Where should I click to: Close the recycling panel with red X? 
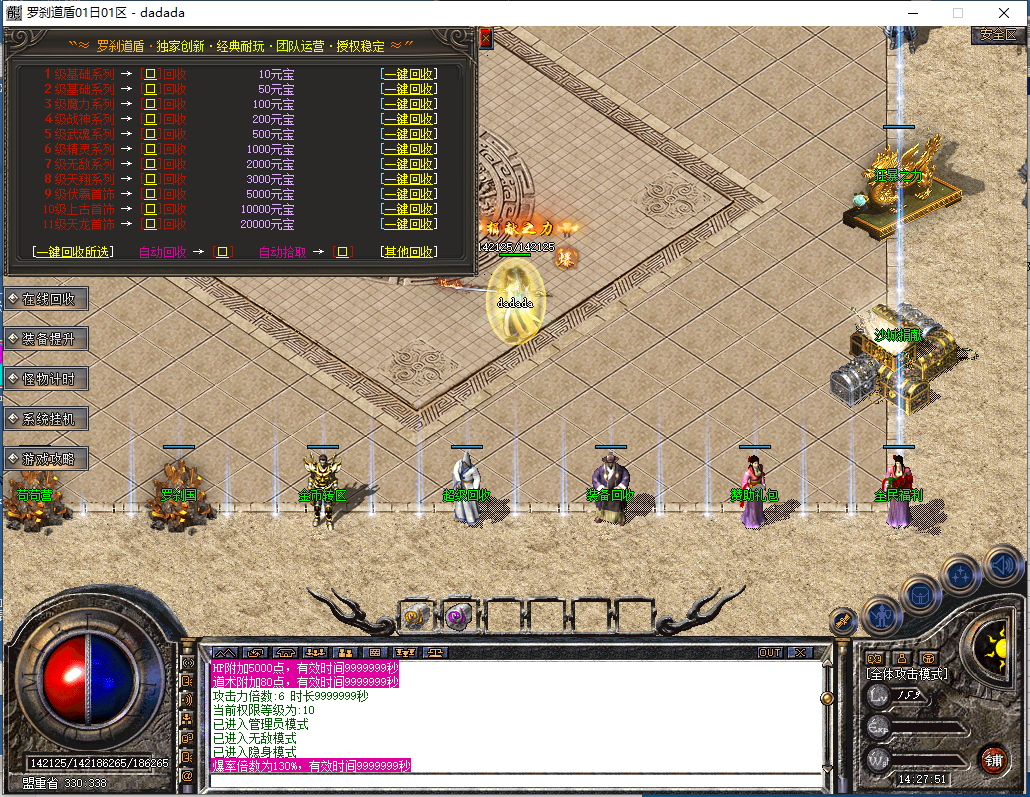[x=486, y=39]
